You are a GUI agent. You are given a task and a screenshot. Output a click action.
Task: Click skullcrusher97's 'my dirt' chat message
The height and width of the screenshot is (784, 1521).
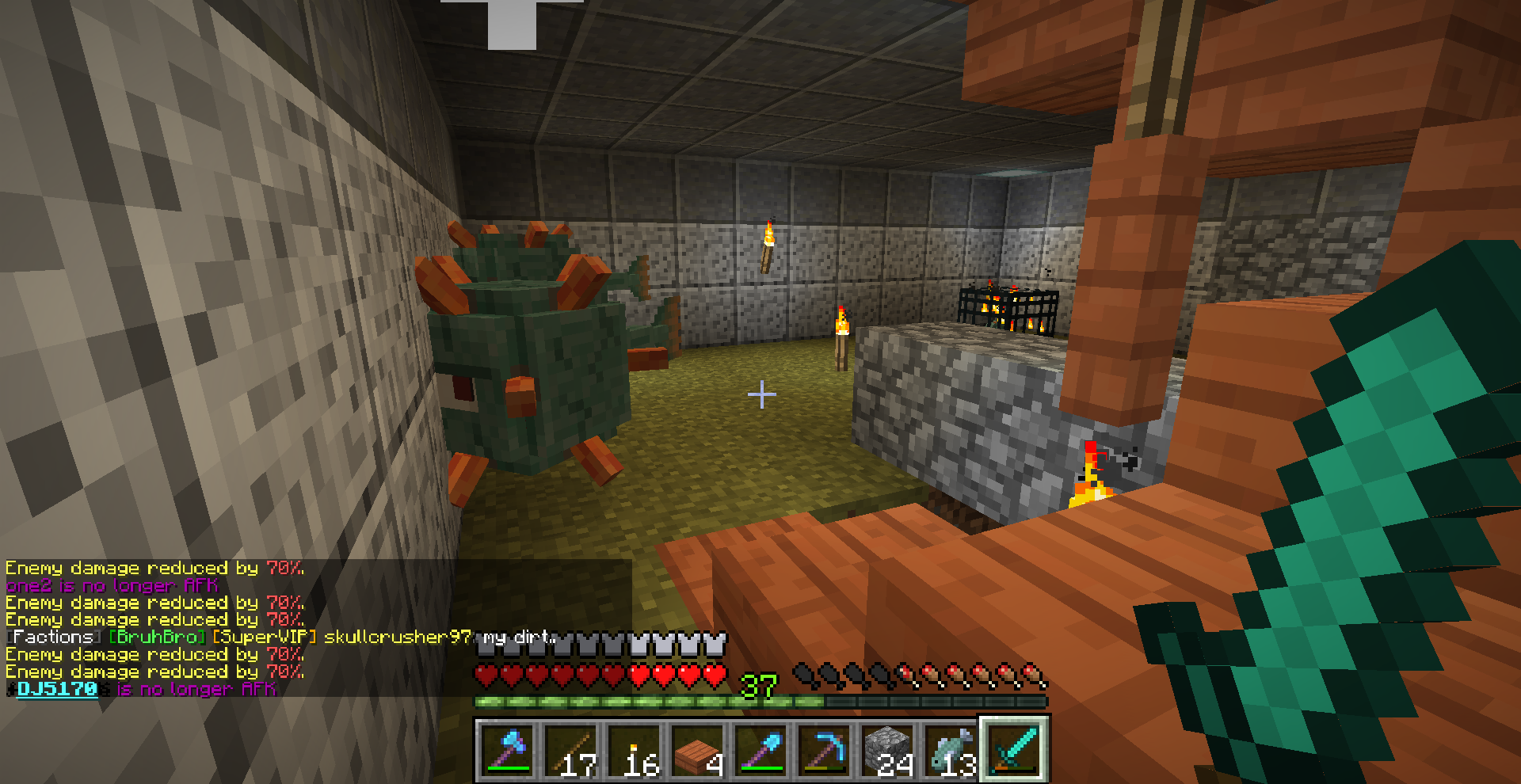519,637
